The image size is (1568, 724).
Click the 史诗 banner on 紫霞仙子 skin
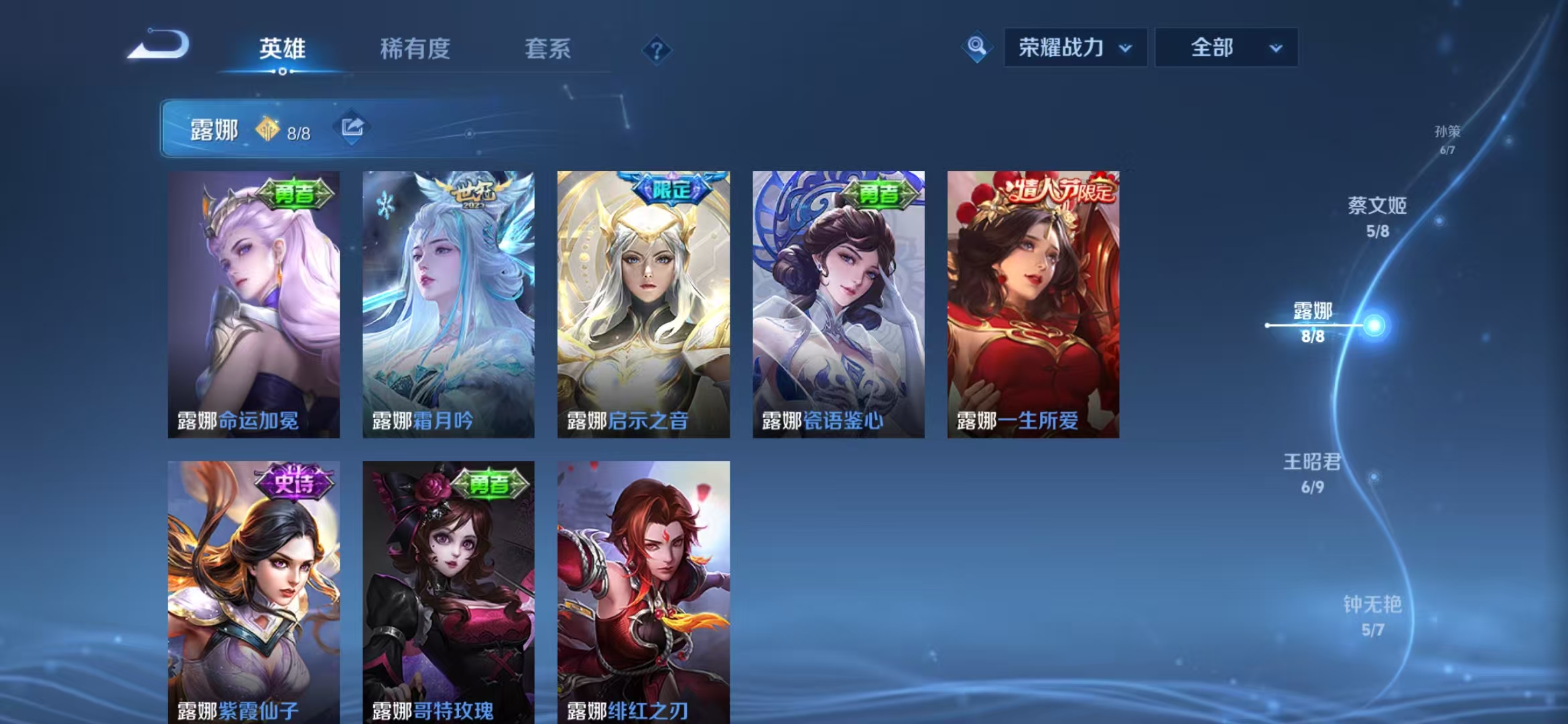295,481
